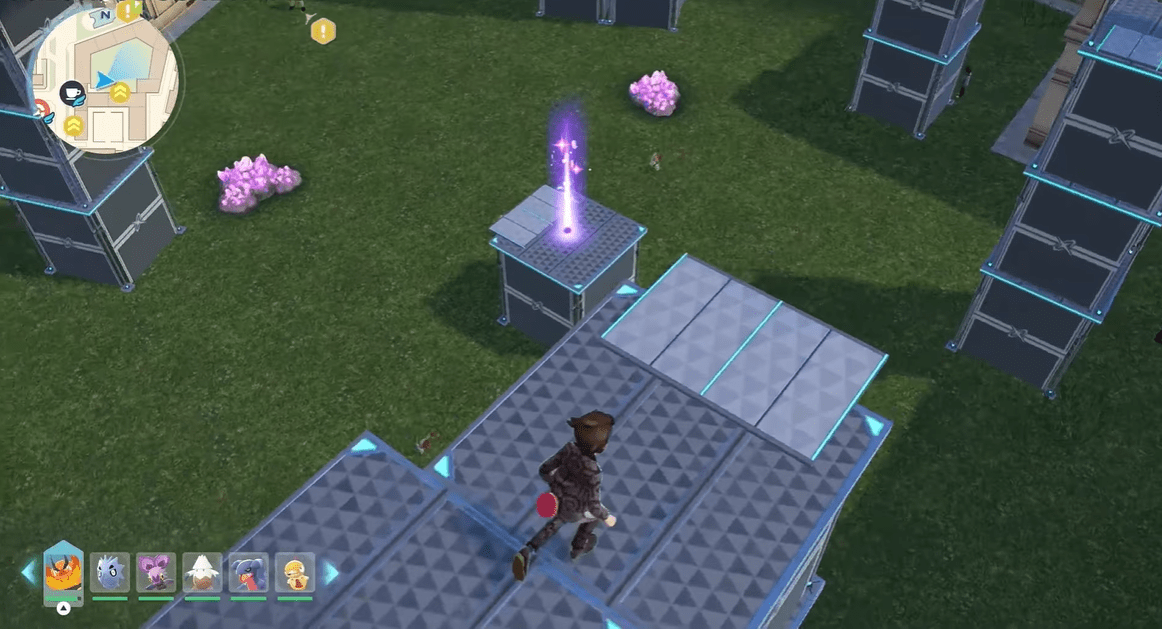Open the circular minimap
Image resolution: width=1162 pixels, height=630 pixels.
click(x=104, y=78)
